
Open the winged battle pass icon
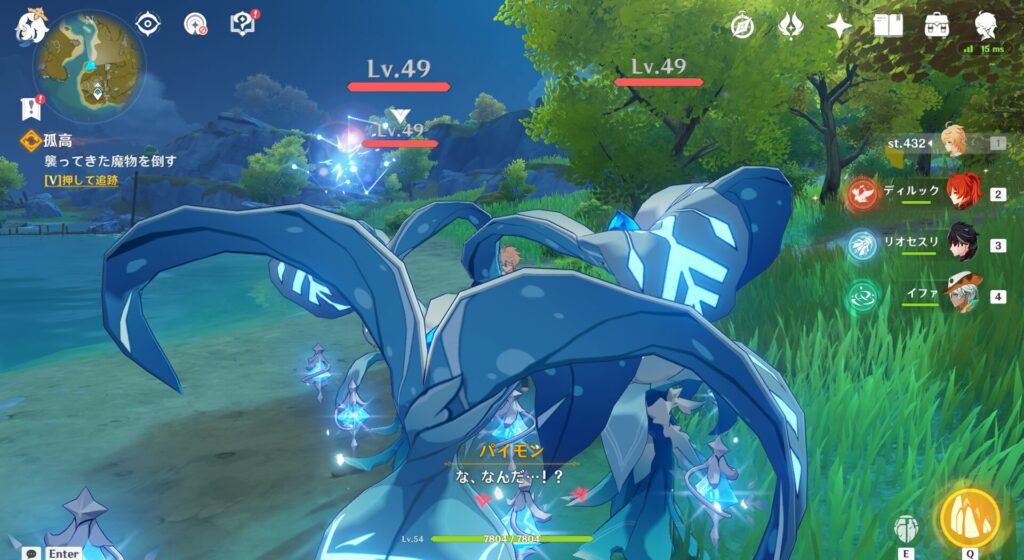pyautogui.click(x=790, y=26)
